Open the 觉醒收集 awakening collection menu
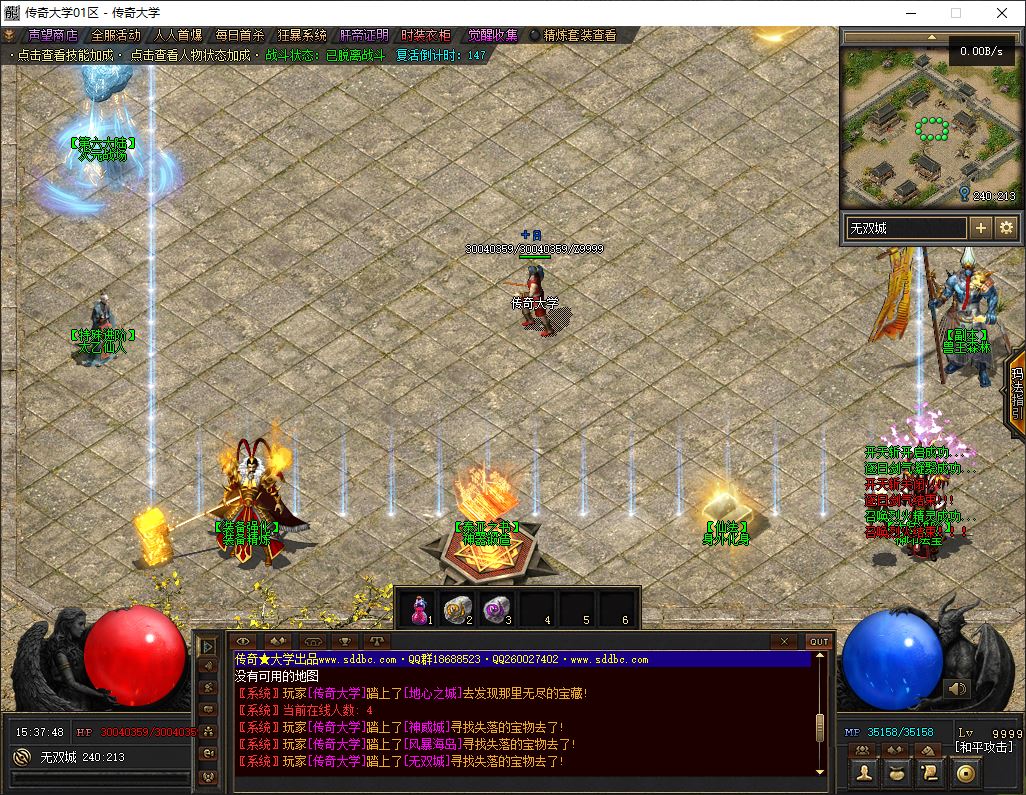The height and width of the screenshot is (795, 1026). point(492,35)
